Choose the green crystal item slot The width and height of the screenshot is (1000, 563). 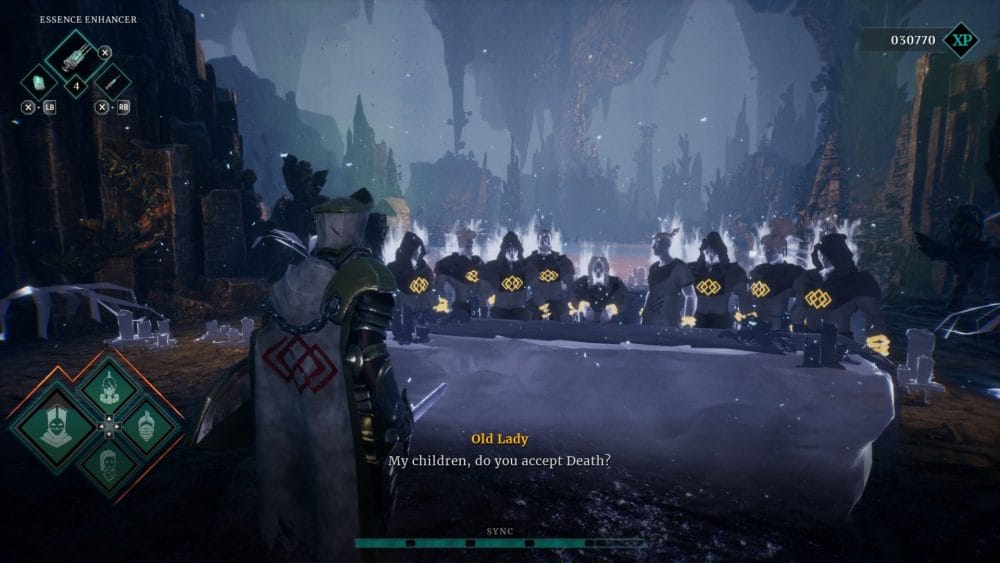(40, 81)
